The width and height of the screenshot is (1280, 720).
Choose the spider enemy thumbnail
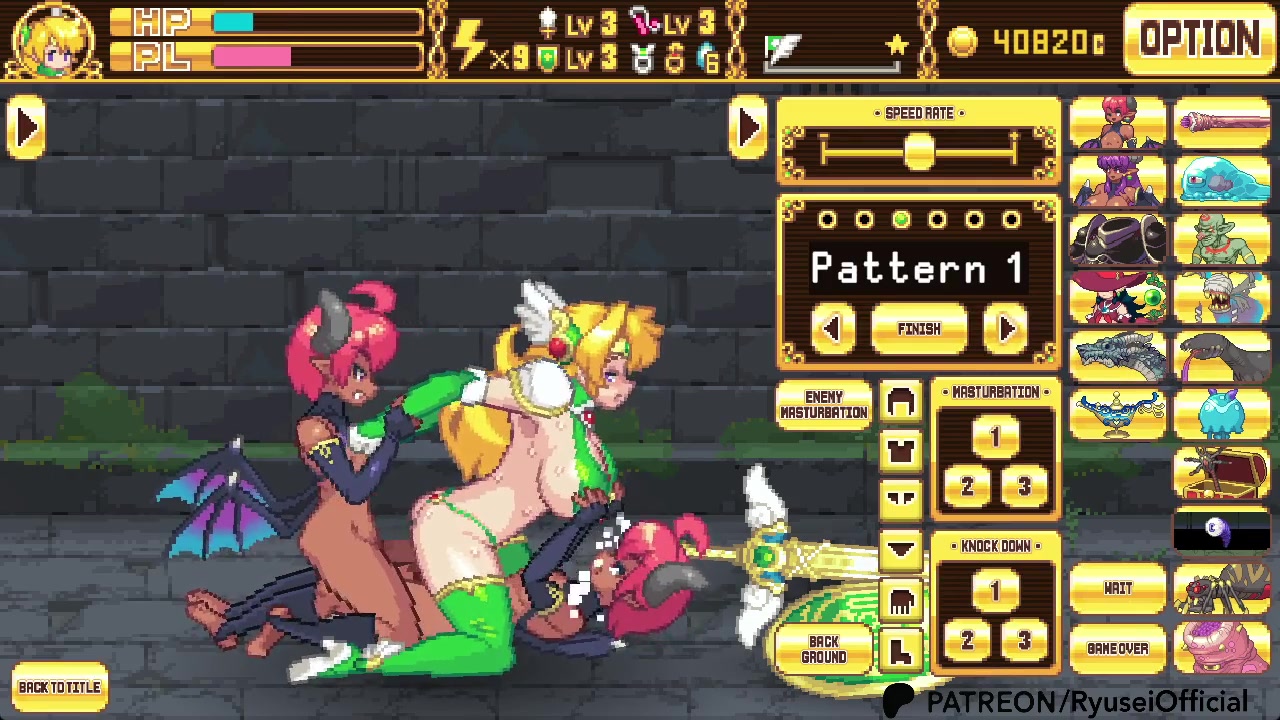click(x=1223, y=589)
